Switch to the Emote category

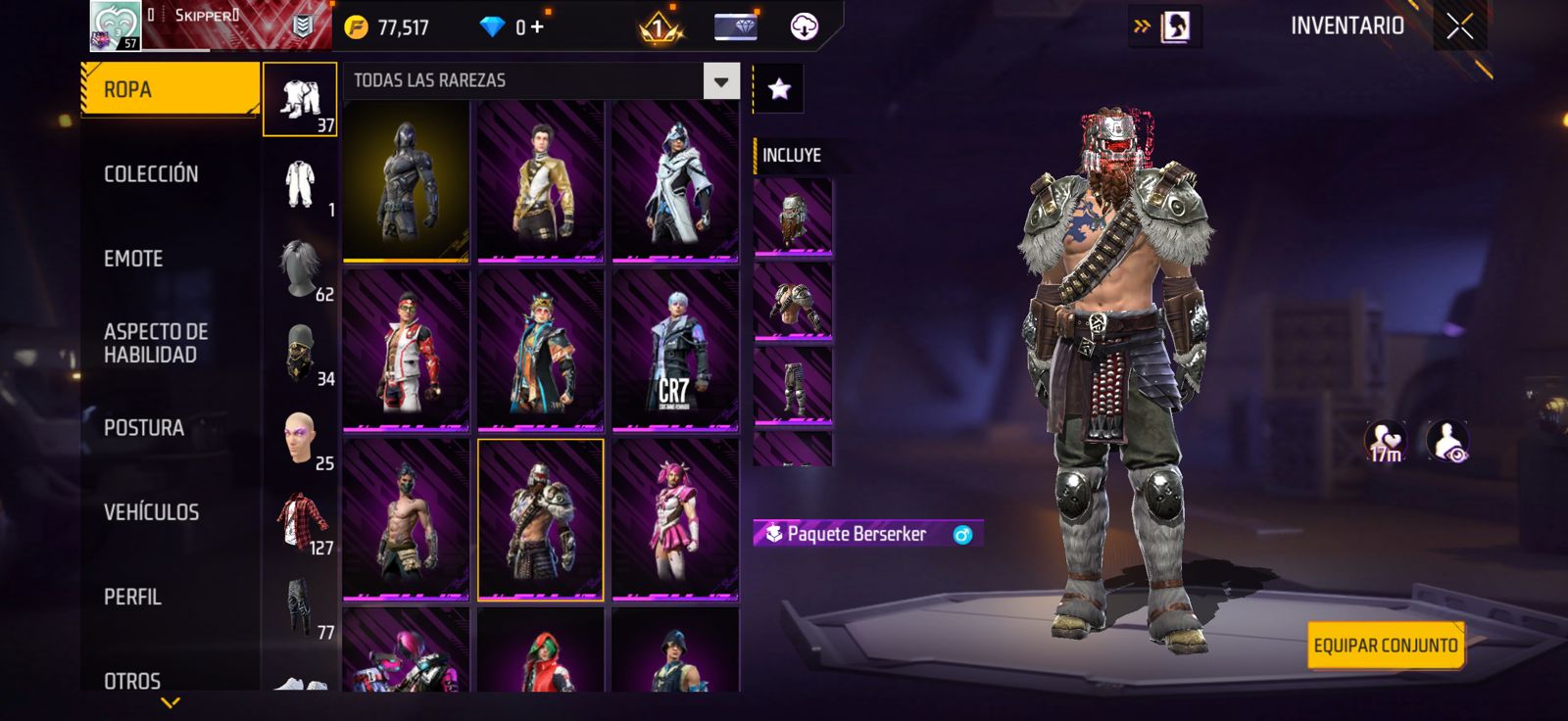pos(133,259)
